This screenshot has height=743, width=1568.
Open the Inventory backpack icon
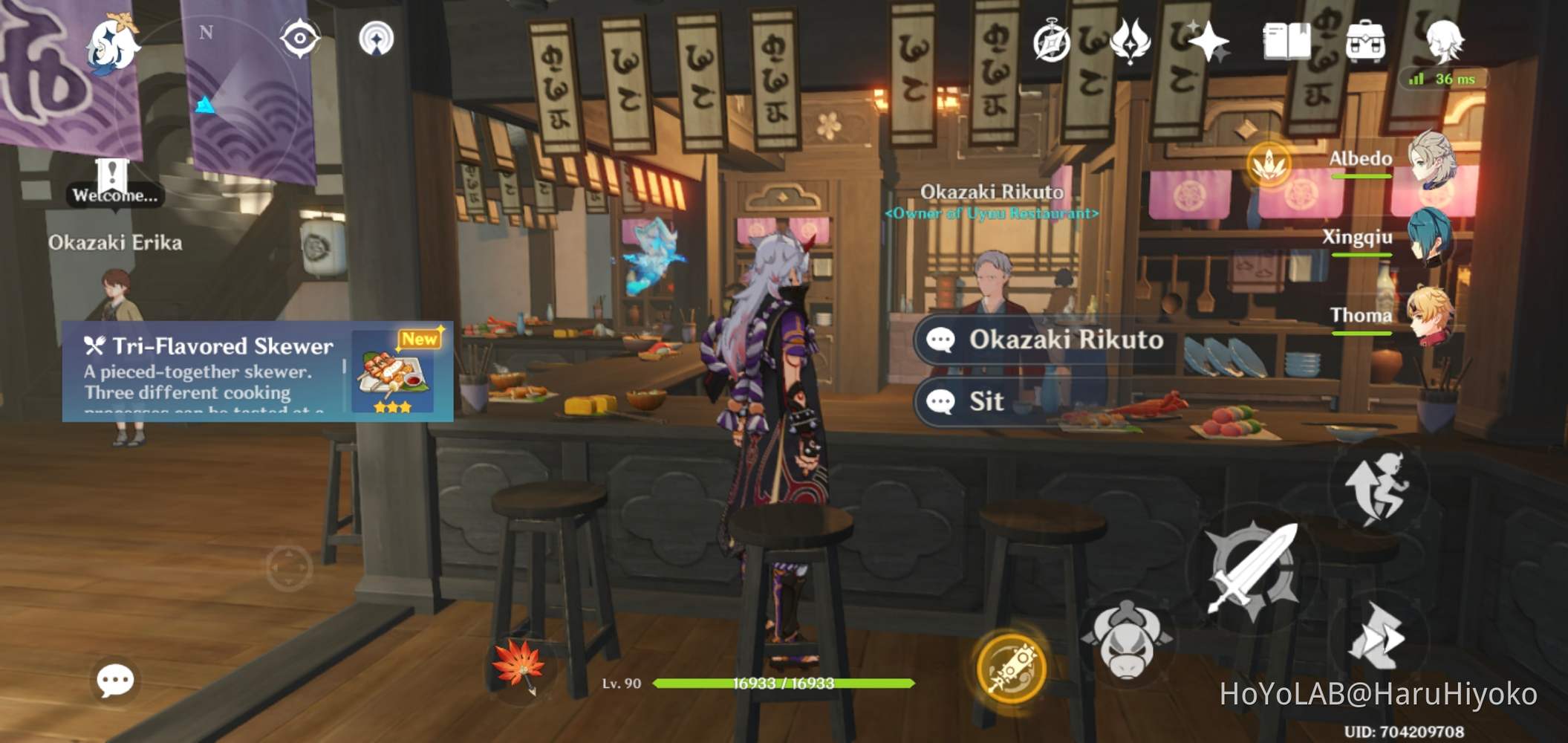1364,43
